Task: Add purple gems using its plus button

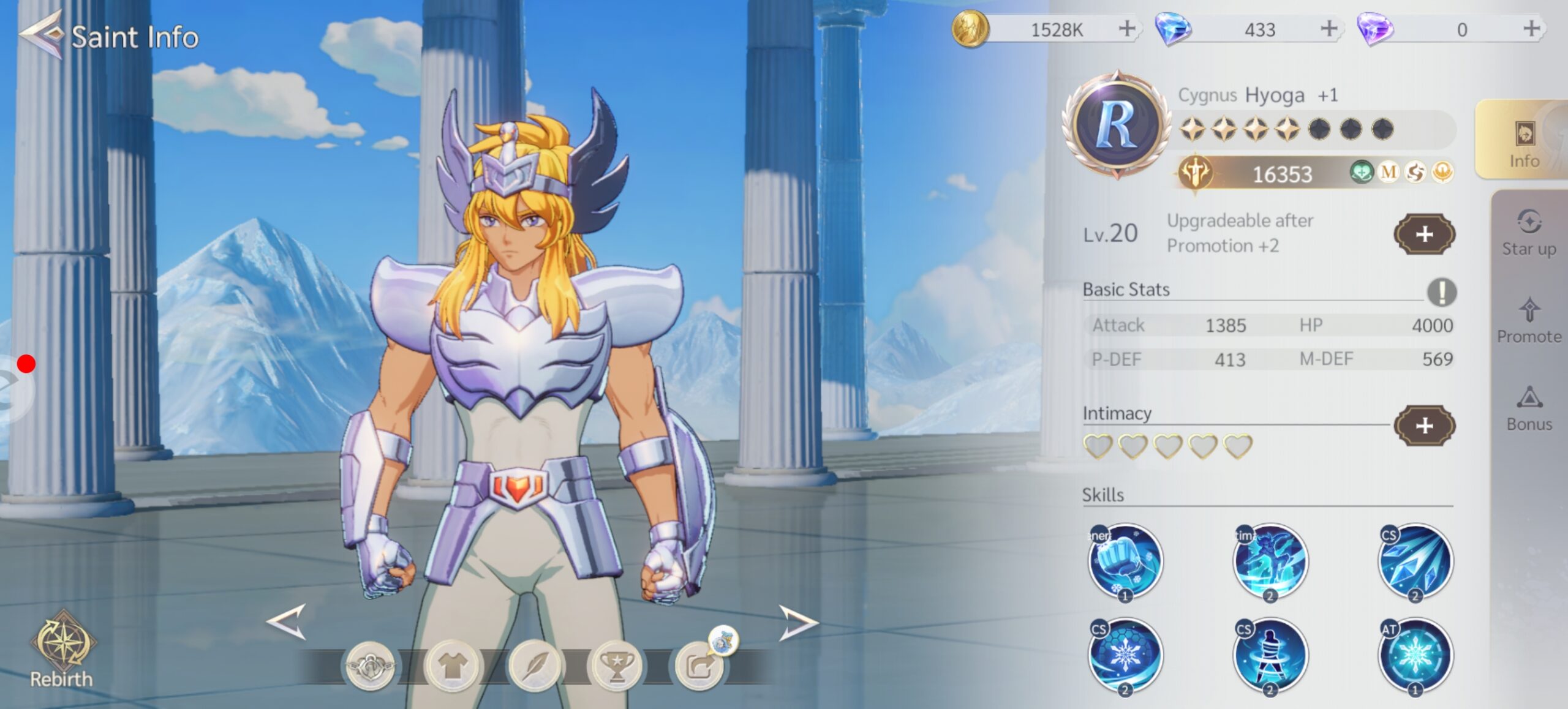Action: (x=1531, y=29)
